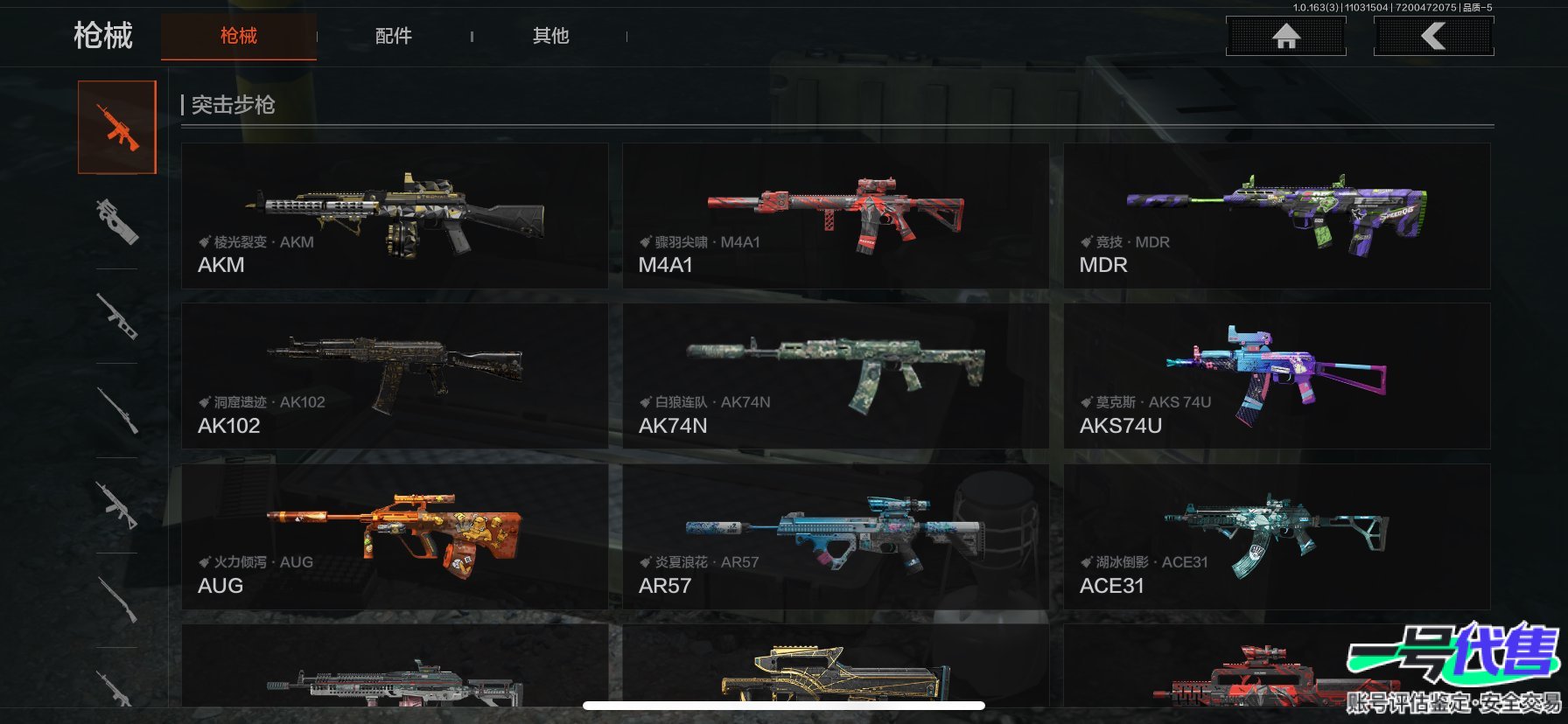Choose the purple MDR weapon card
The image size is (1568, 724).
pos(1277,216)
